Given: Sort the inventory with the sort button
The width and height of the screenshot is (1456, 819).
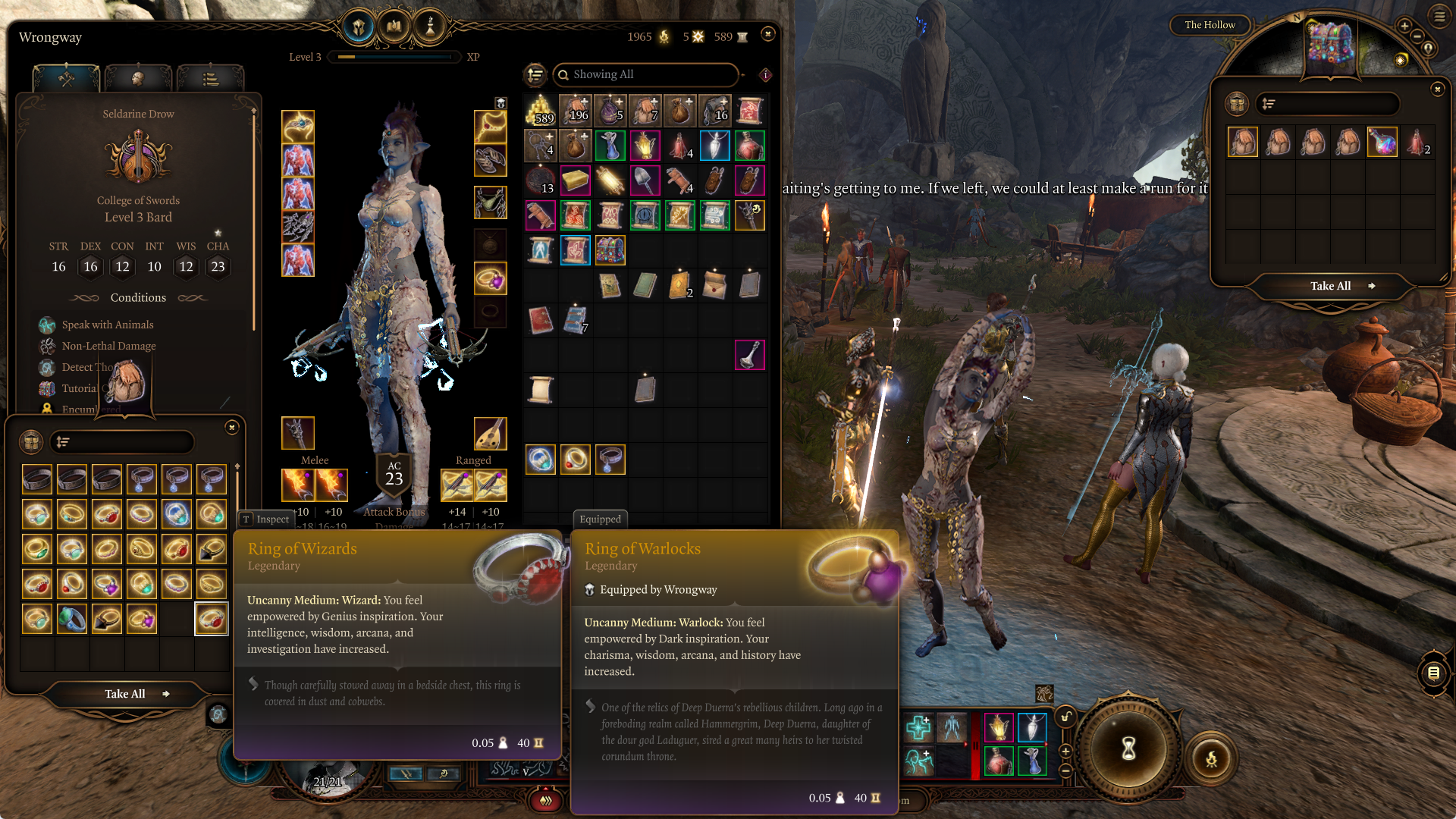Looking at the screenshot, I should coord(535,74).
